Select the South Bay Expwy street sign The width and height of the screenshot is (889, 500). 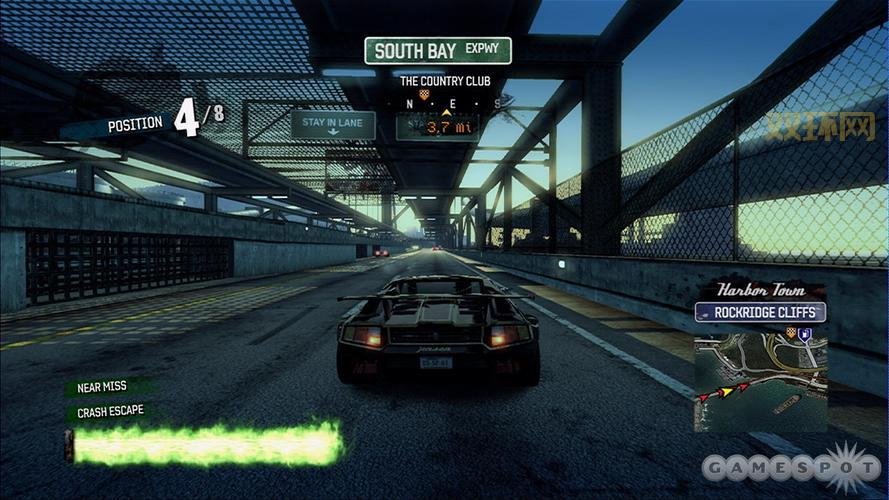(437, 51)
